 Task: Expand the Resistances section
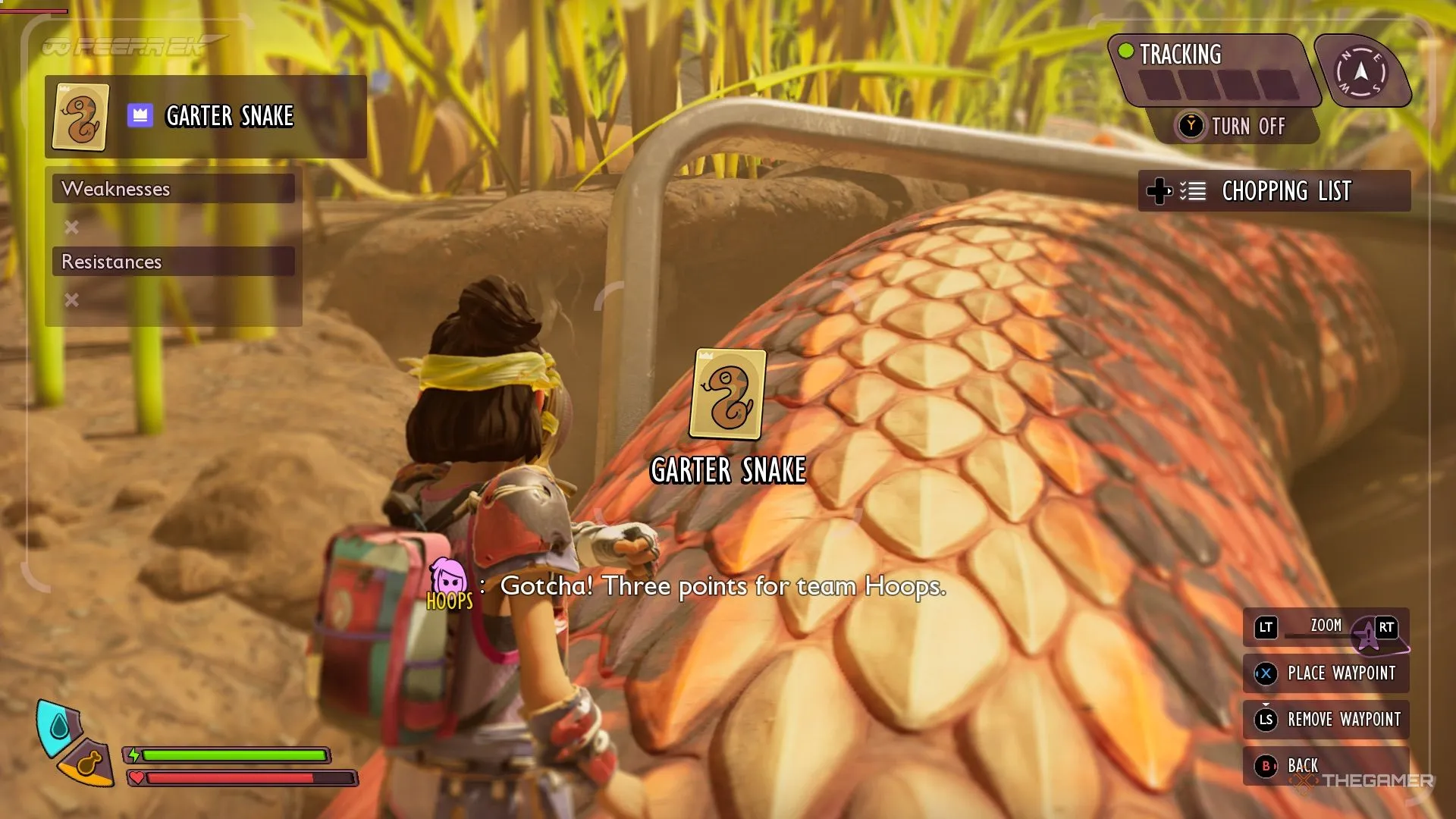(x=173, y=262)
